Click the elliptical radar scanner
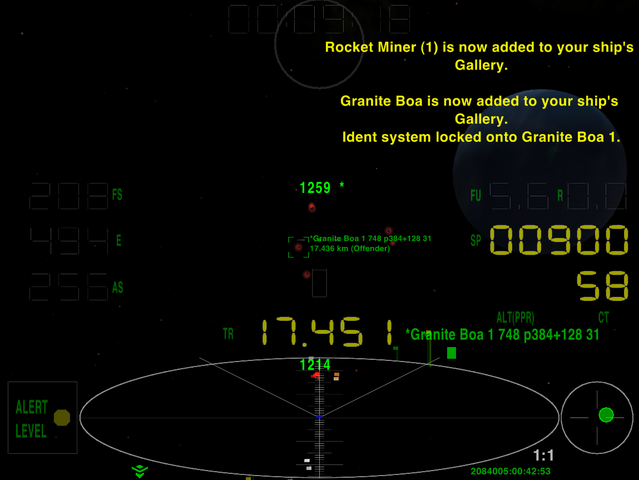Viewport: 639px width, 480px height. 319,413
